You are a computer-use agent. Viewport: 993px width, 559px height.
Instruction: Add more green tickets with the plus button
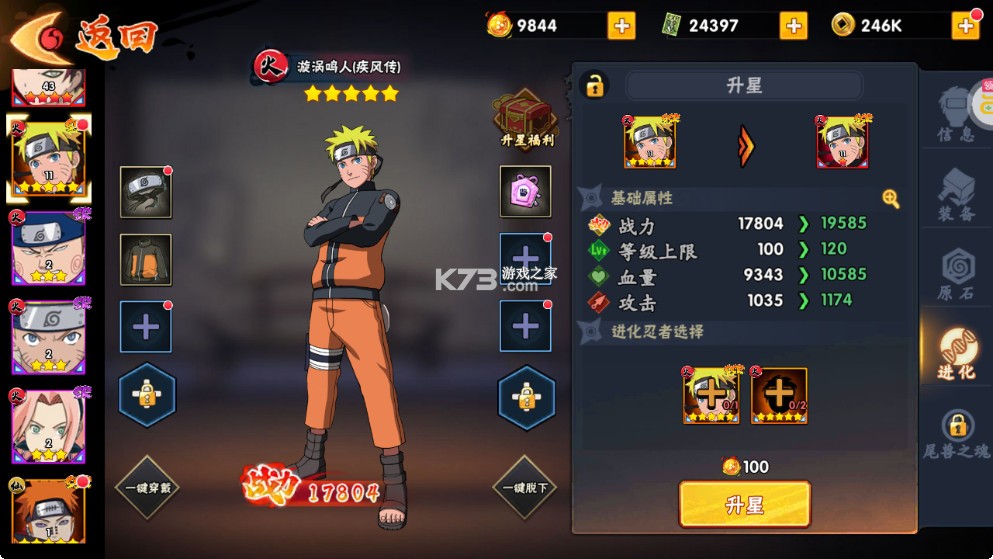click(x=793, y=26)
